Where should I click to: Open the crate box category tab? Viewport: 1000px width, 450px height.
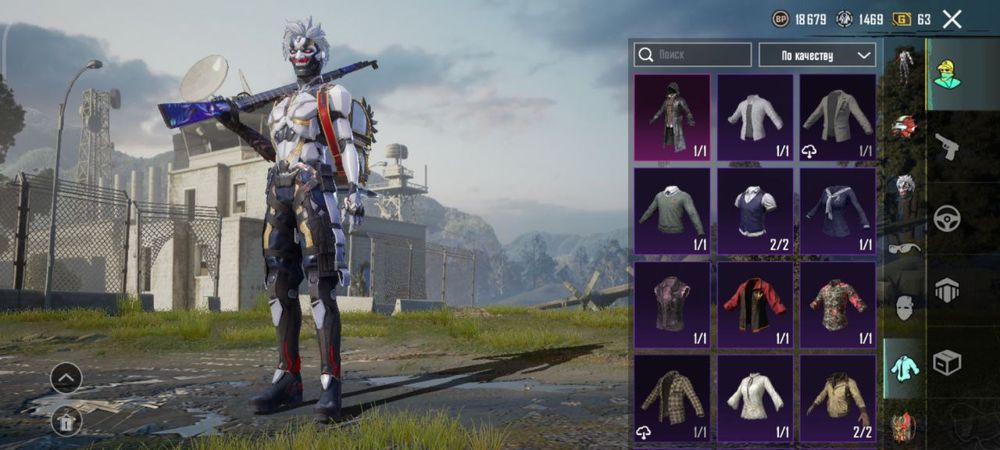[x=946, y=362]
